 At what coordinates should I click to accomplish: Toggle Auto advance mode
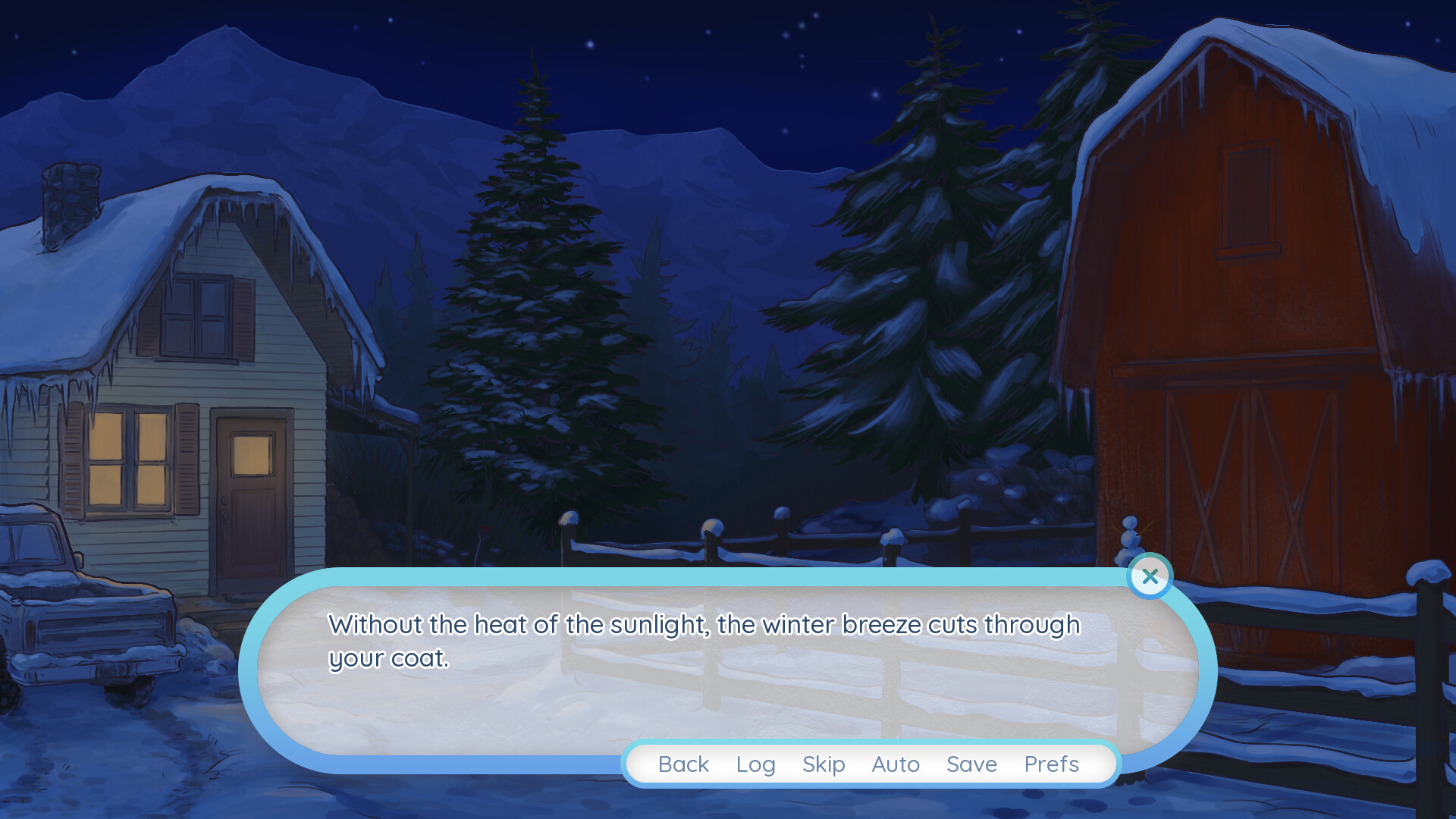tap(896, 764)
